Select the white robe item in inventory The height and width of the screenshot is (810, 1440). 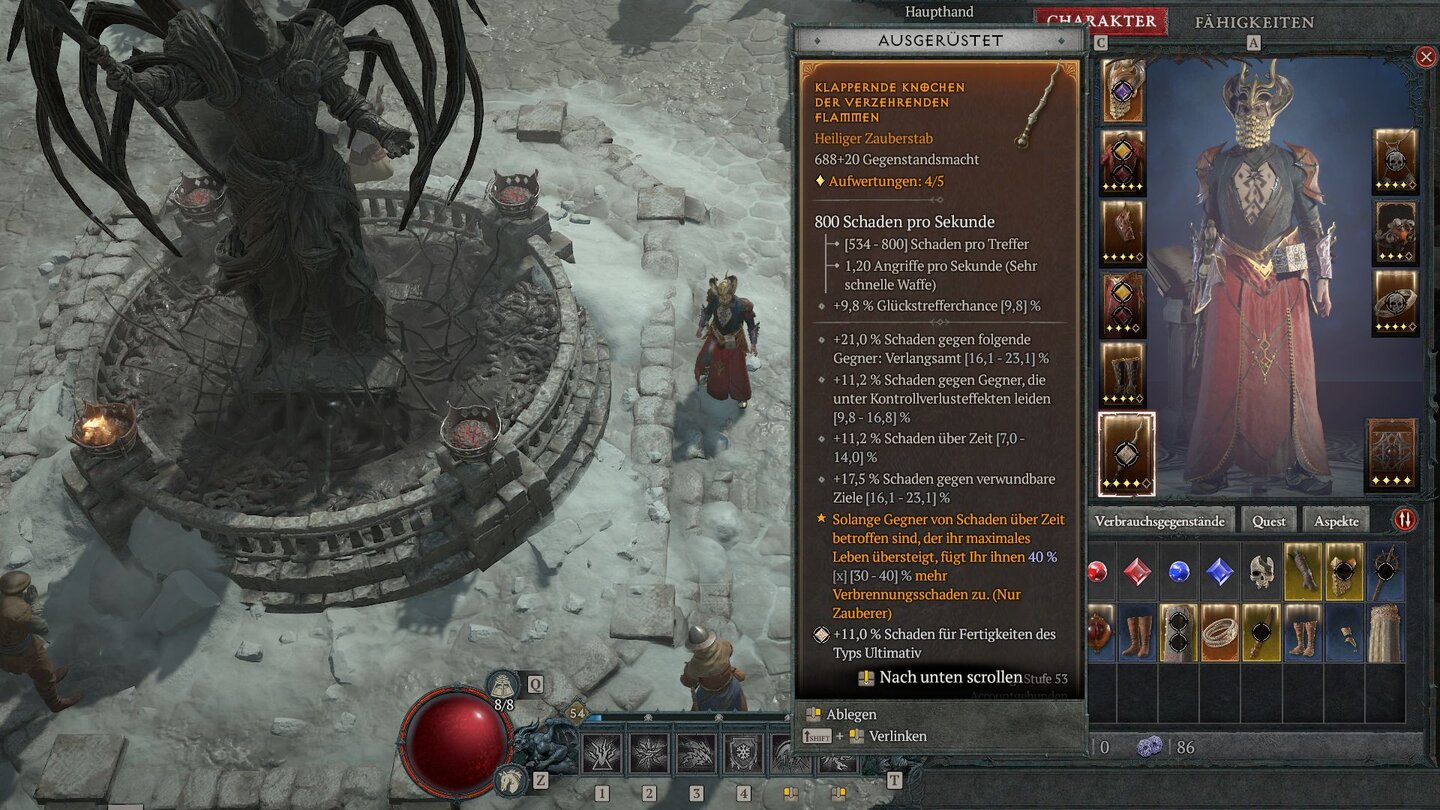[1385, 633]
